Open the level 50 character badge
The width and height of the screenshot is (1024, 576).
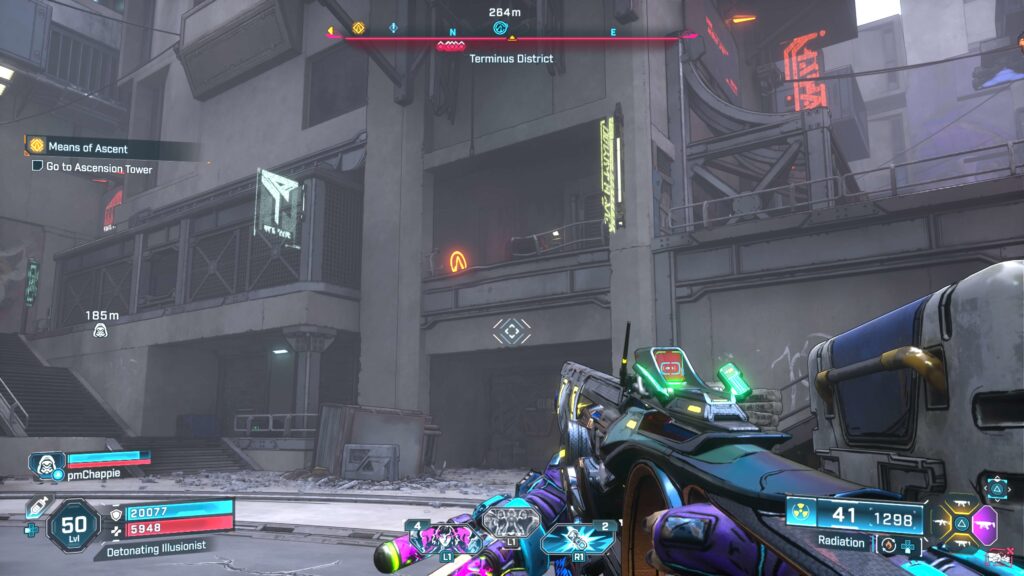coord(74,524)
